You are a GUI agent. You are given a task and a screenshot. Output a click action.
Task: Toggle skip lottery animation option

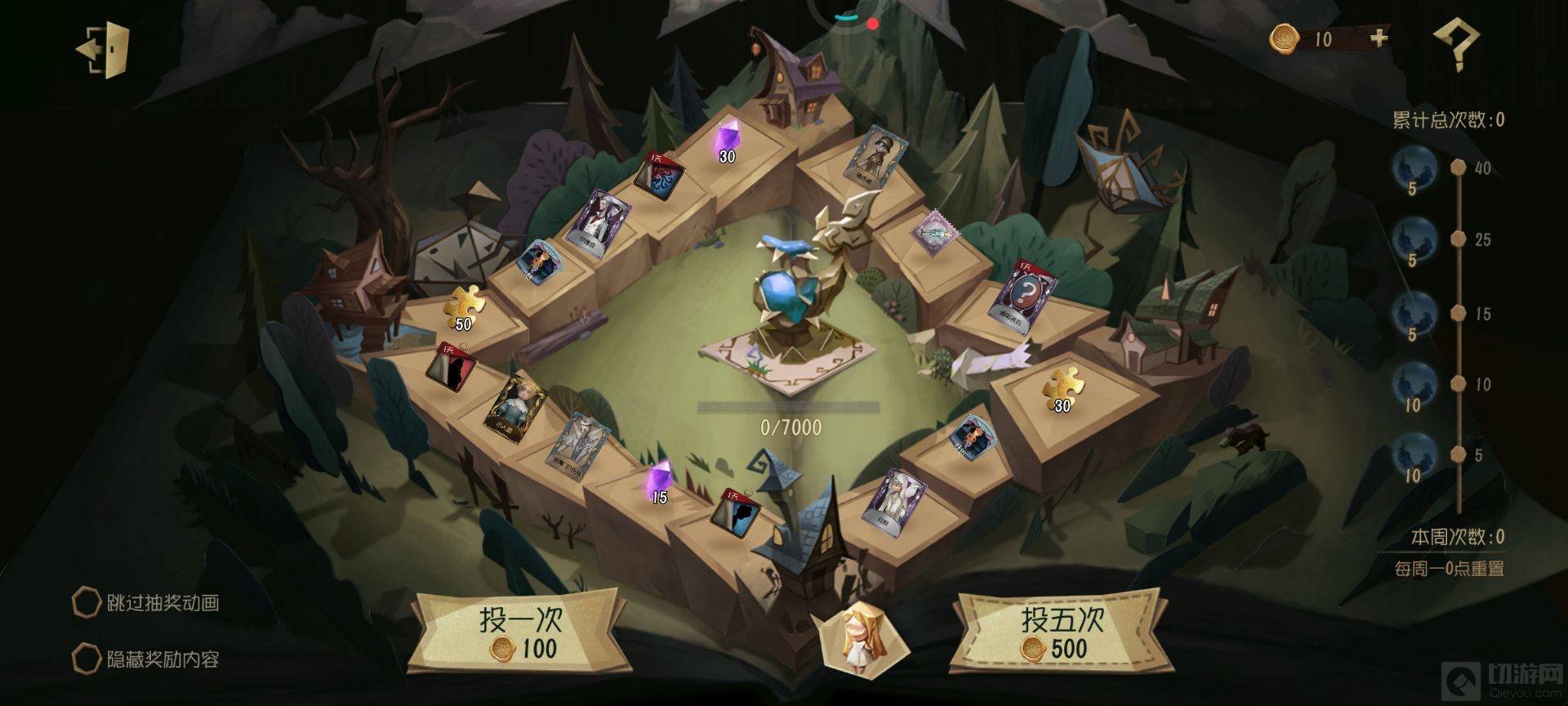87,604
